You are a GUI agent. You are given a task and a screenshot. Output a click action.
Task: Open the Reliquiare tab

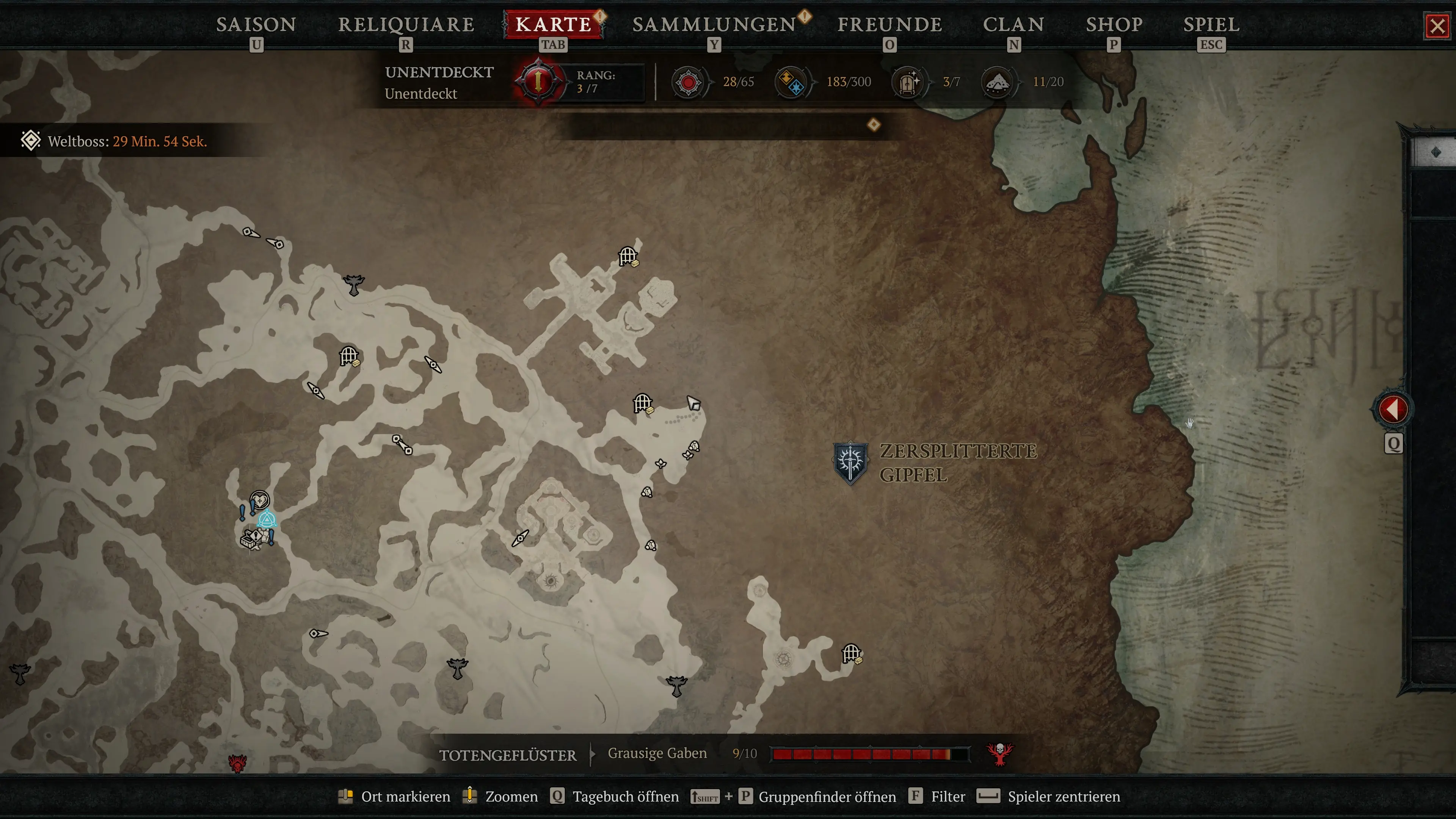(406, 25)
